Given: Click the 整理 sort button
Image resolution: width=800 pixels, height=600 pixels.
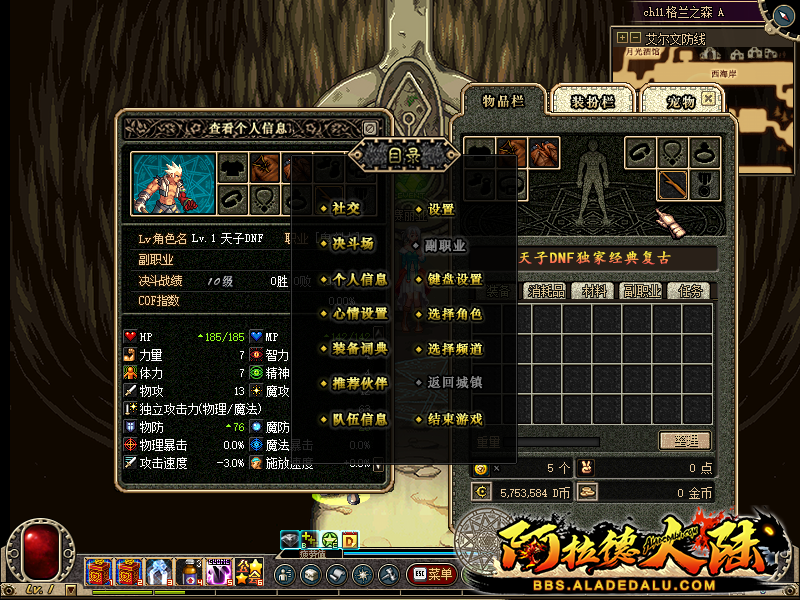Looking at the screenshot, I should coord(685,441).
